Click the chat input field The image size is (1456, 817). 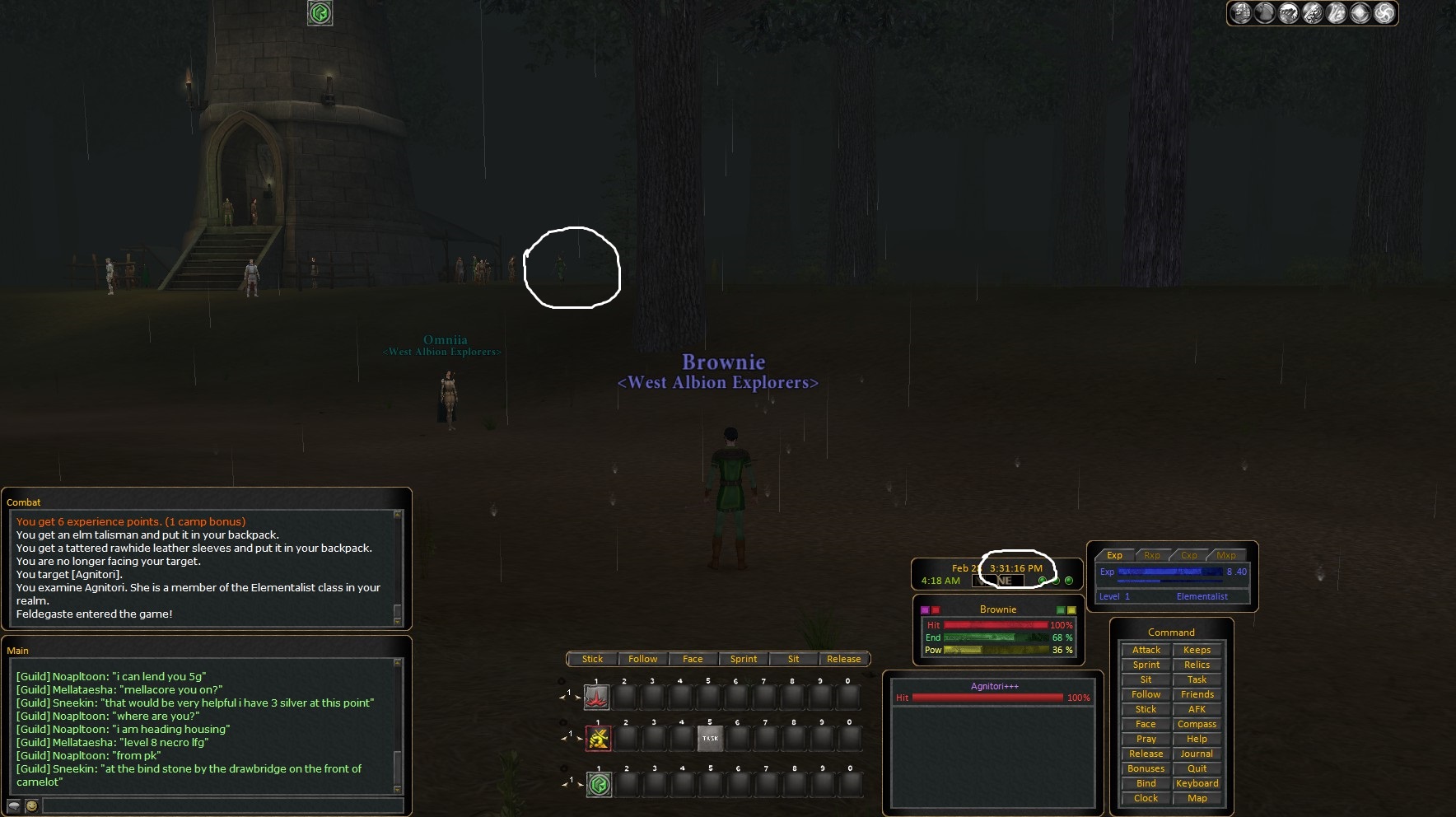[x=222, y=805]
